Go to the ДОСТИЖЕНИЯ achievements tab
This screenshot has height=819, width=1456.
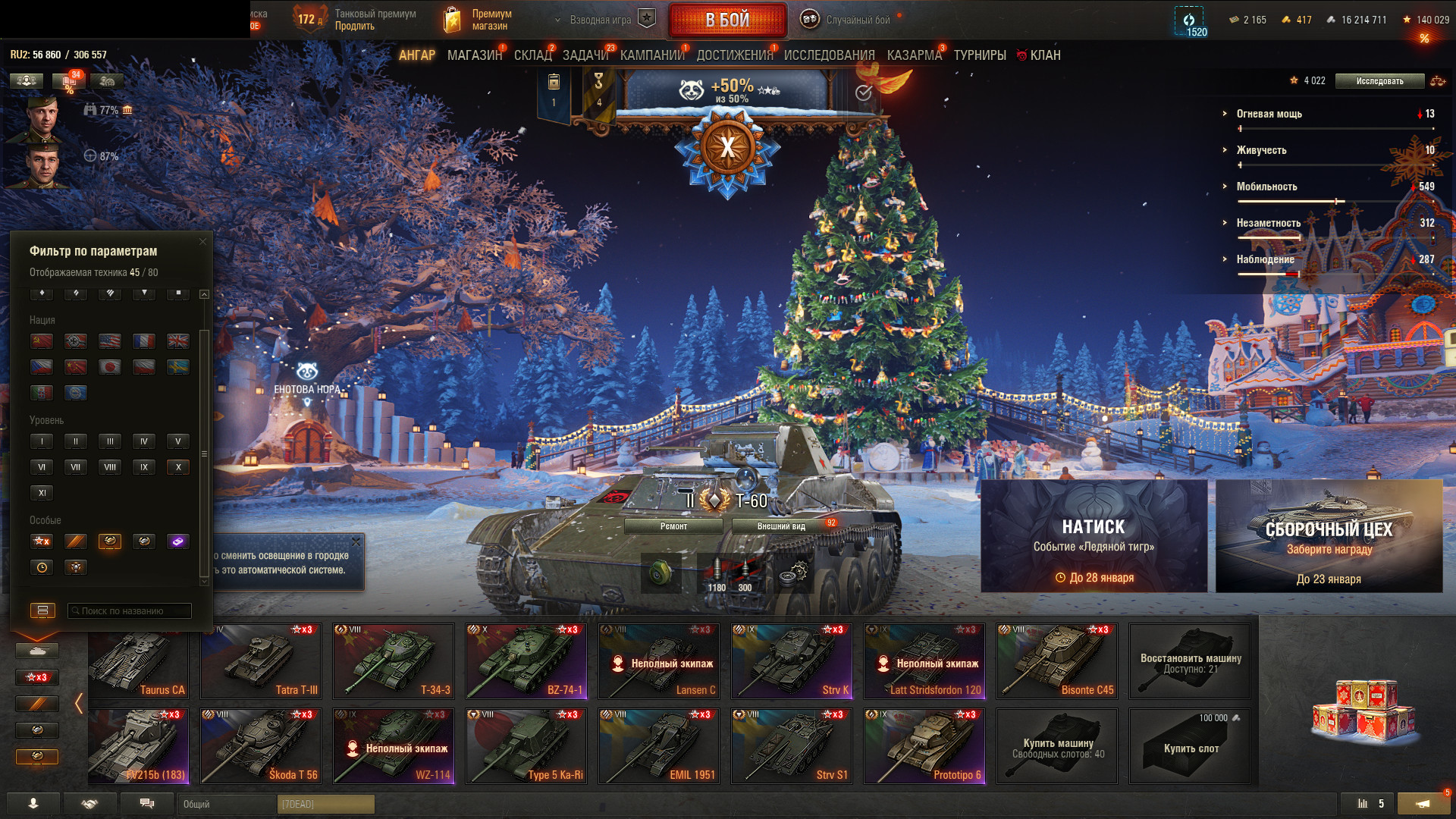(x=733, y=55)
